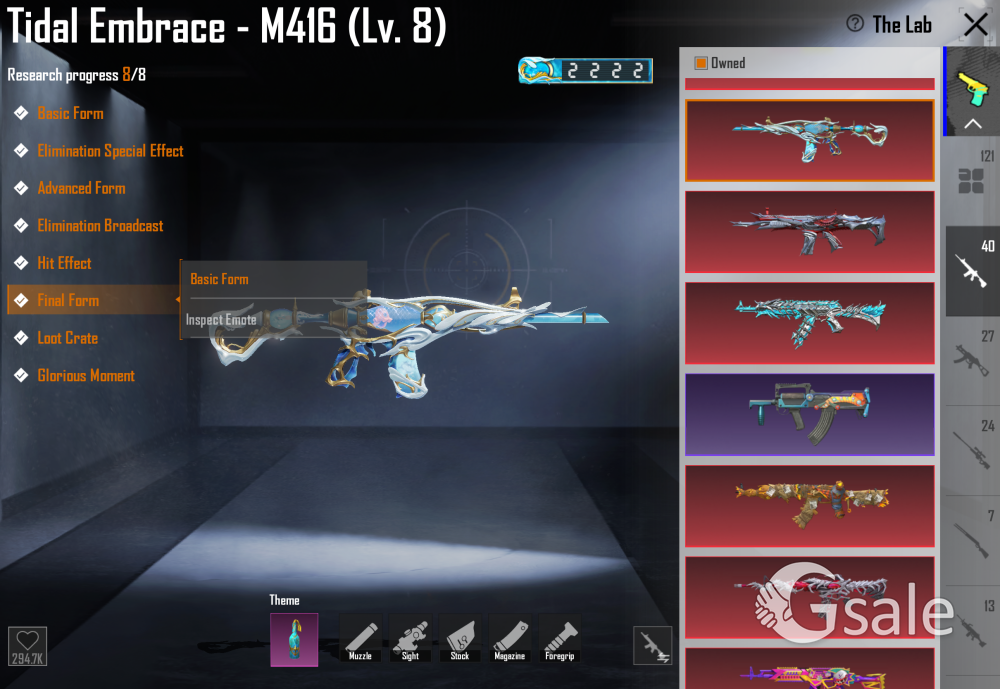
Task: View the Loot Crate entry
Action: (x=67, y=338)
